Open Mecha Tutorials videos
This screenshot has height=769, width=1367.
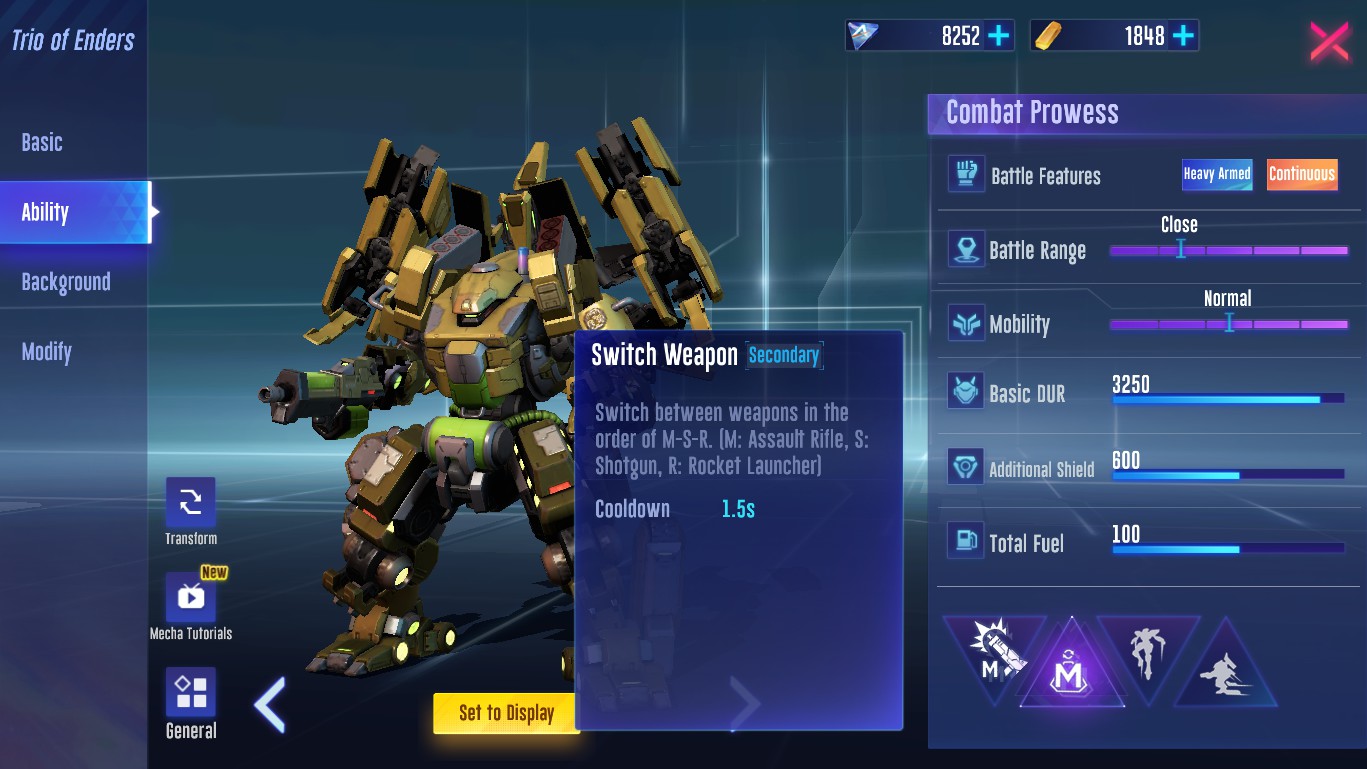(190, 598)
